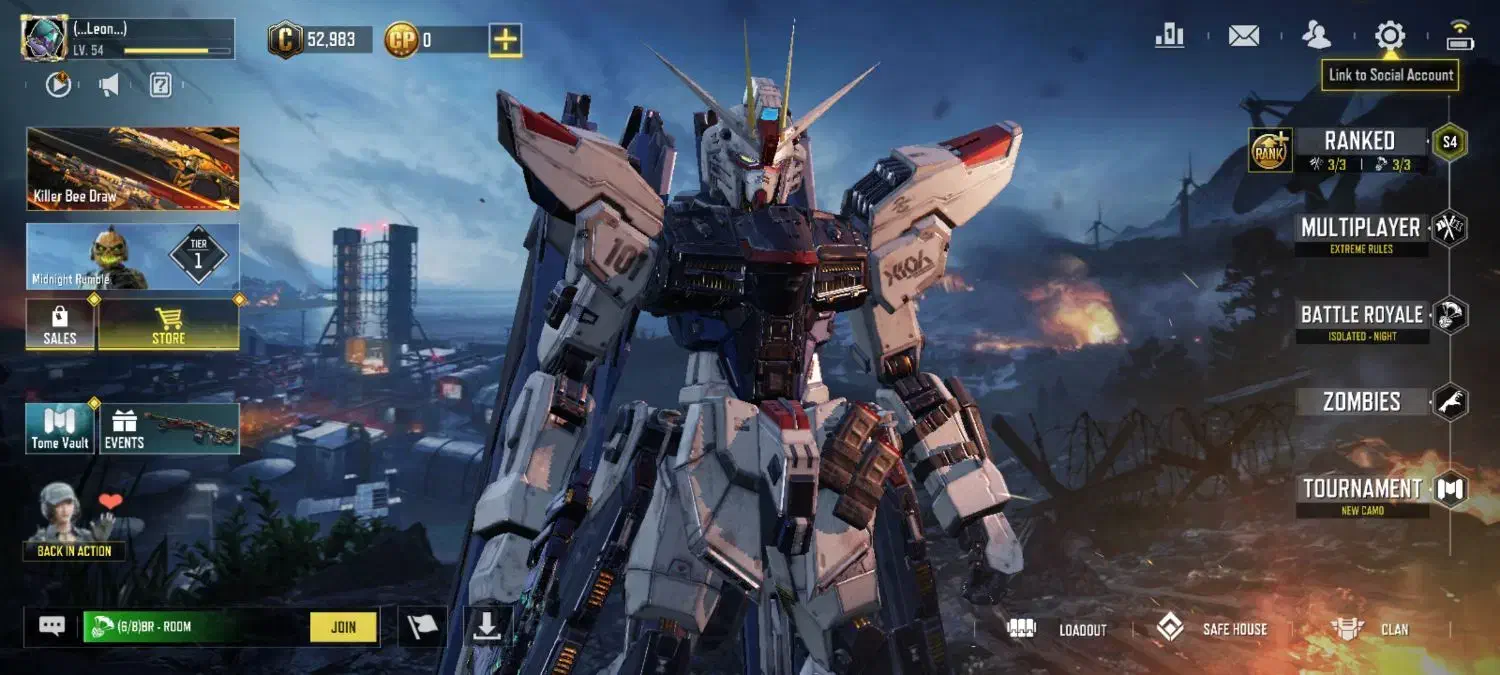Image resolution: width=1500 pixels, height=675 pixels.
Task: Open the mail inbox envelope
Action: [x=1243, y=36]
